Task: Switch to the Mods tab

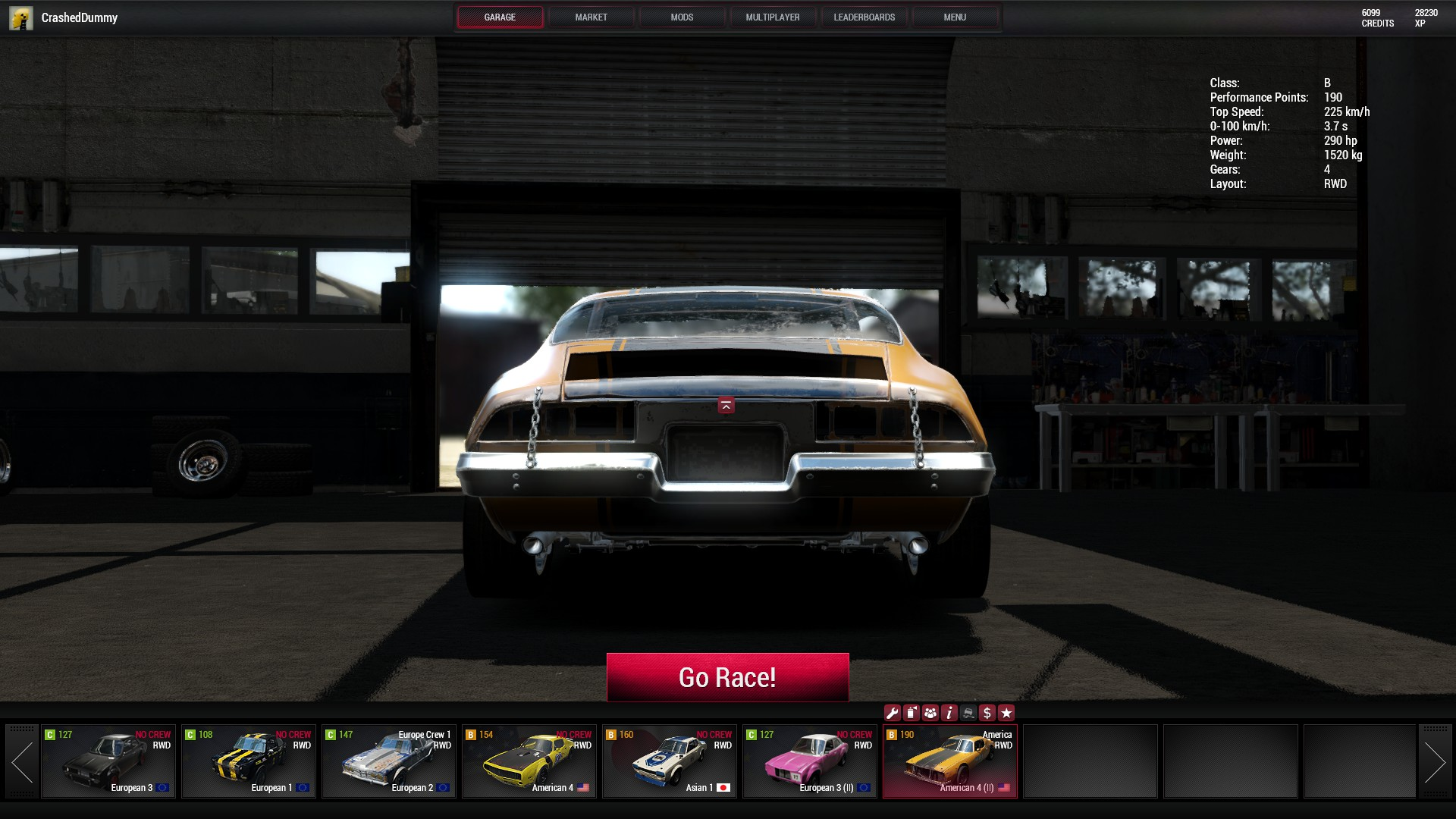Action: (682, 17)
